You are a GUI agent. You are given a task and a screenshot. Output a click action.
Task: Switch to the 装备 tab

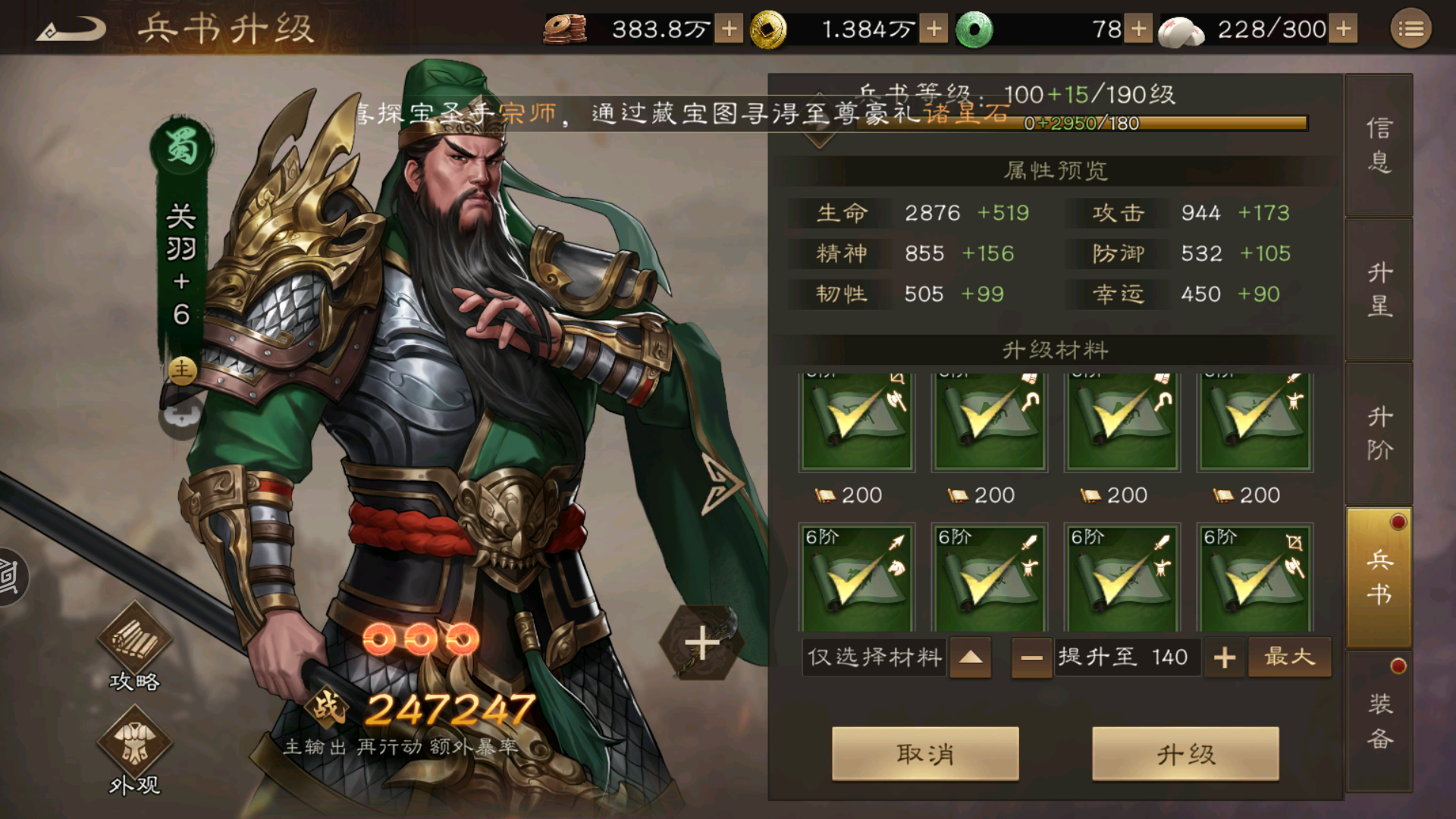point(1379,717)
